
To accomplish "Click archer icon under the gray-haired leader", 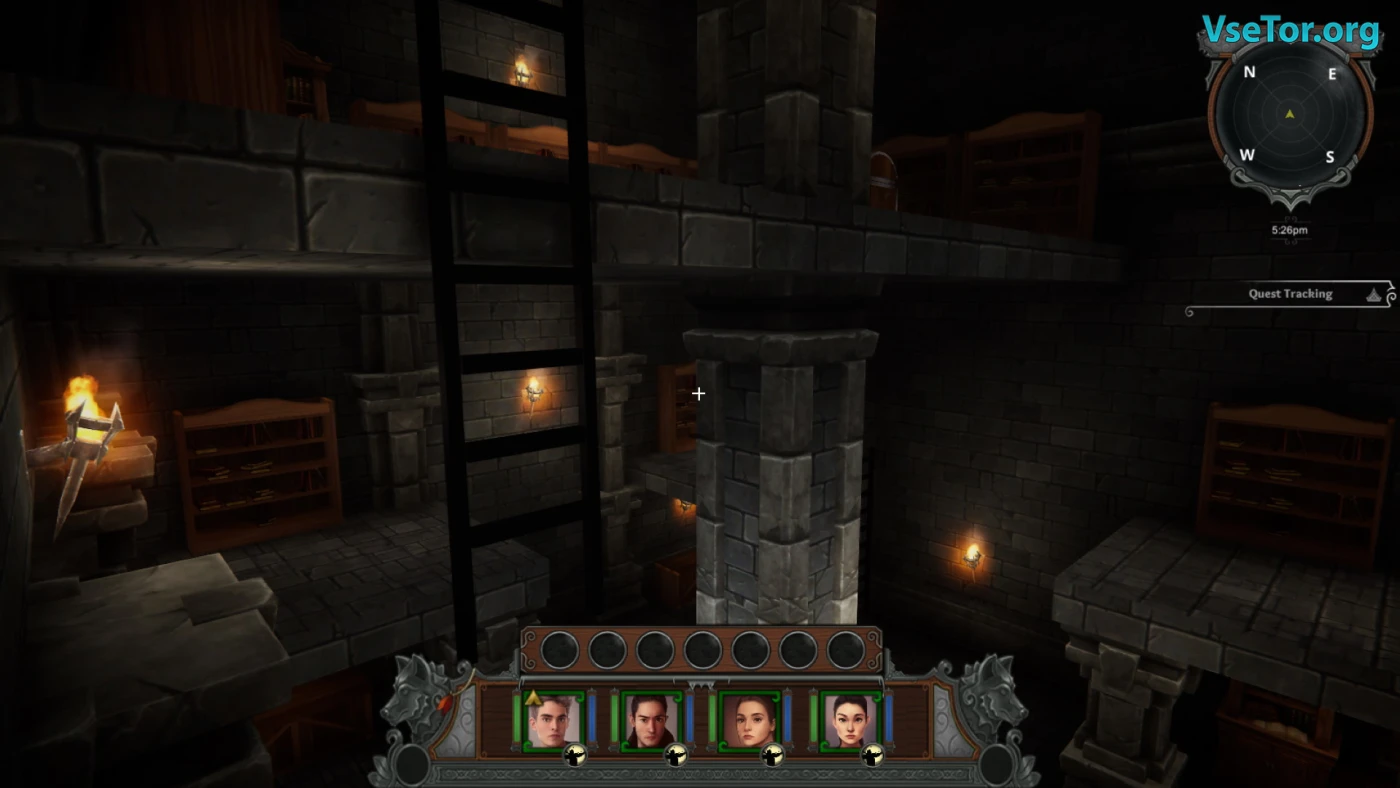I will pyautogui.click(x=575, y=756).
